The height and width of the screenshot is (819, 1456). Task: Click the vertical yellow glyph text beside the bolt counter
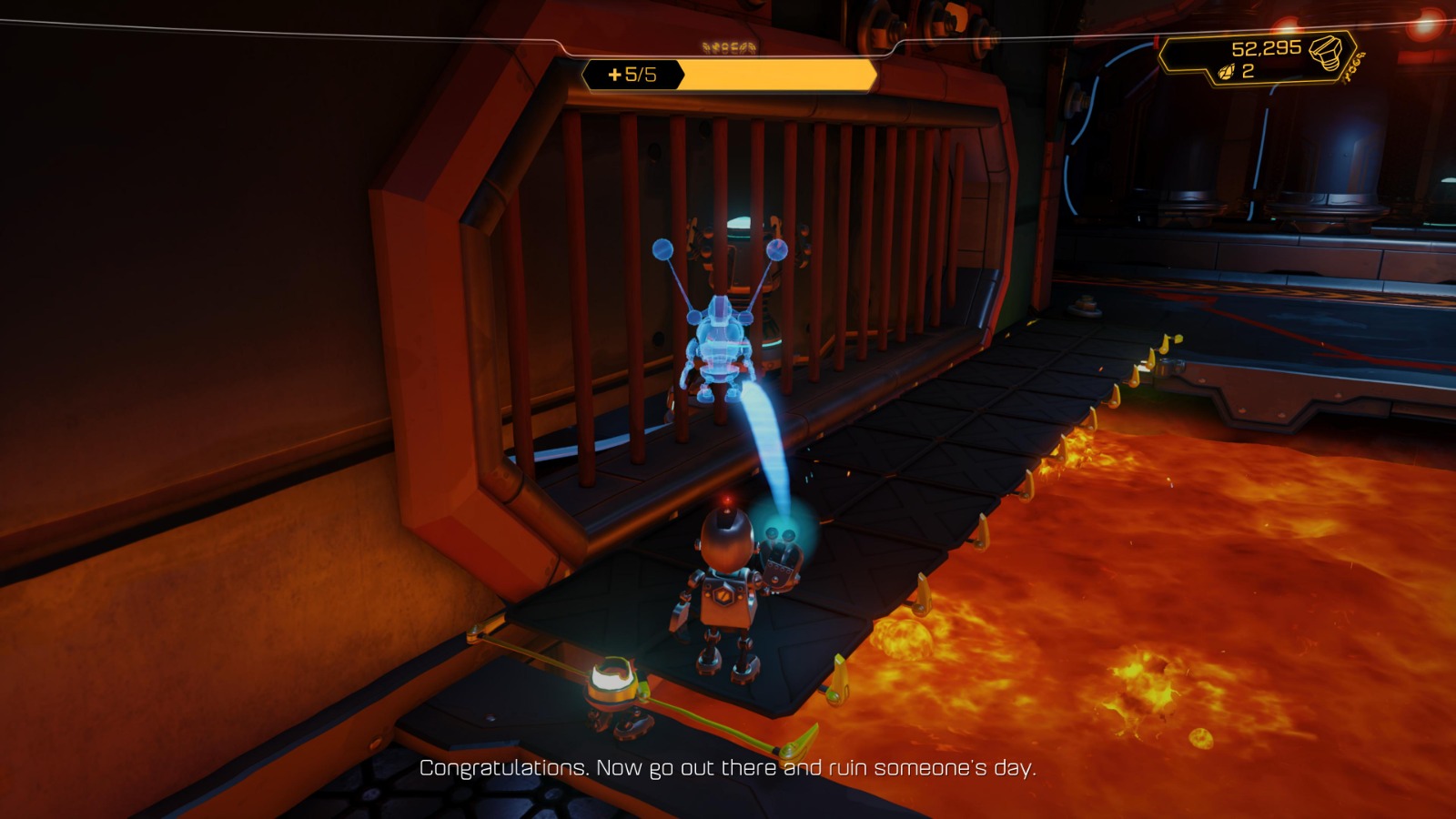(1351, 66)
